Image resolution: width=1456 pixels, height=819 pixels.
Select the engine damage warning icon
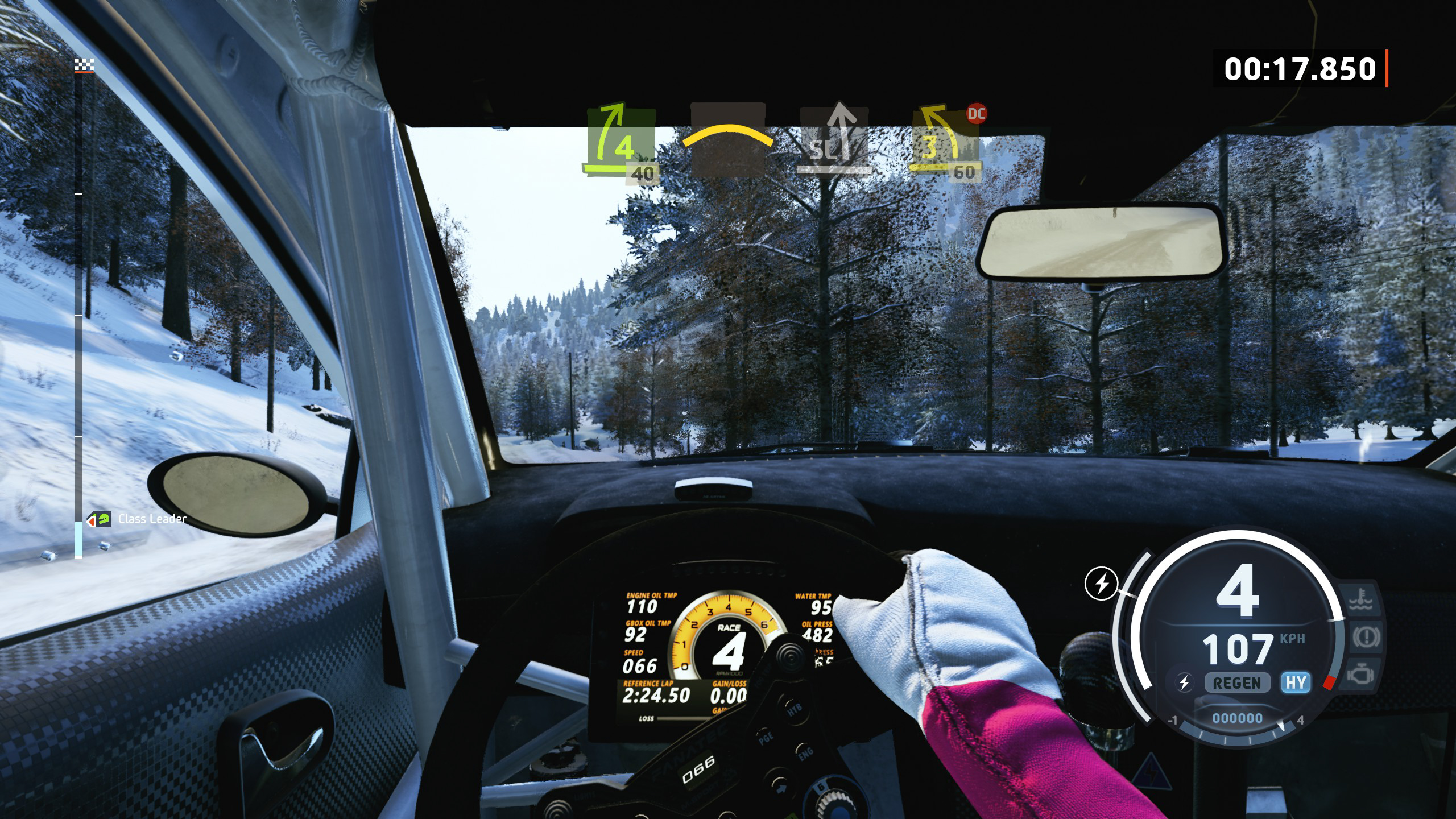coord(1360,675)
